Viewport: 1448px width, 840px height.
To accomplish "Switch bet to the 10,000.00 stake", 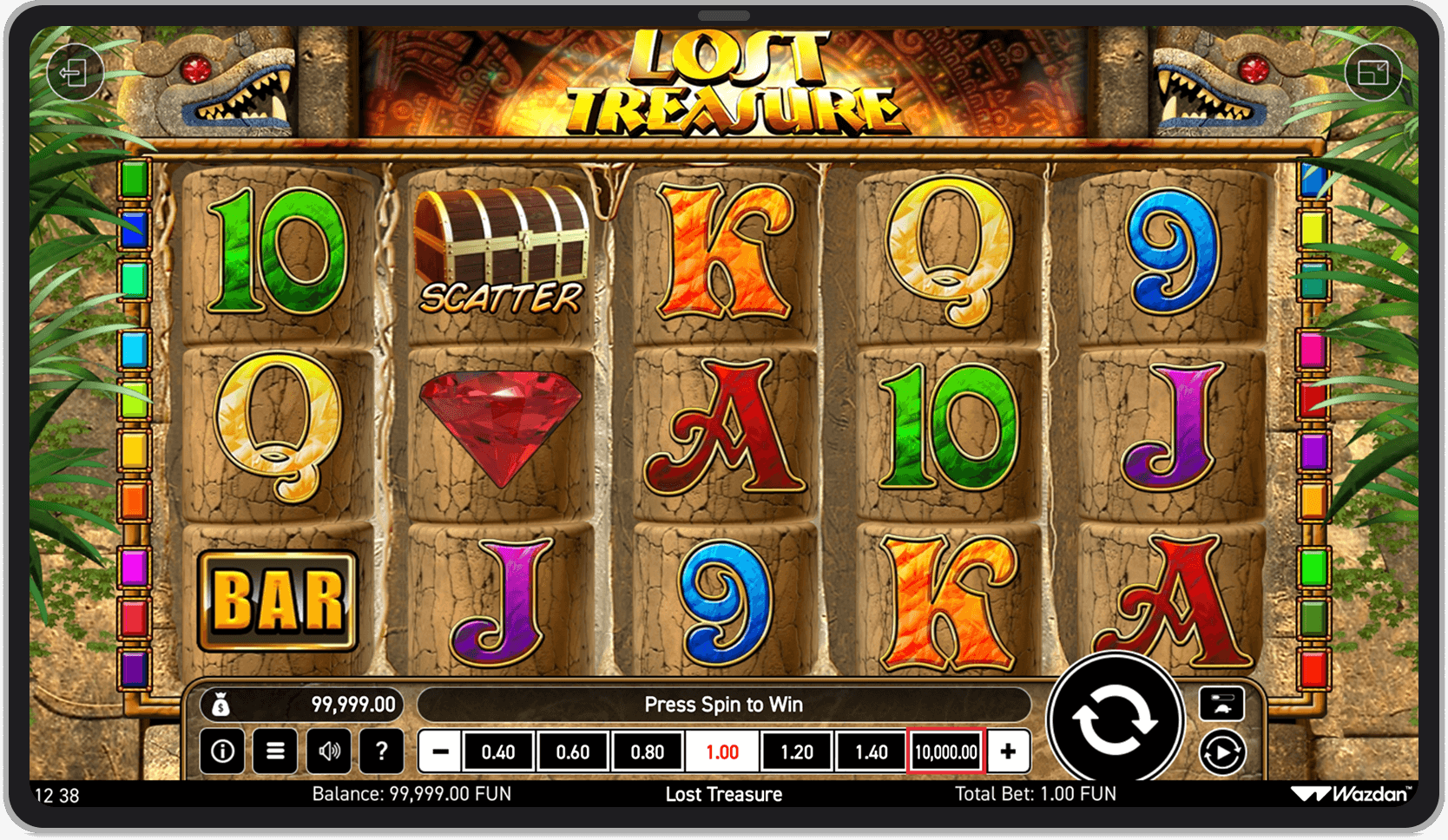I will coord(945,751).
